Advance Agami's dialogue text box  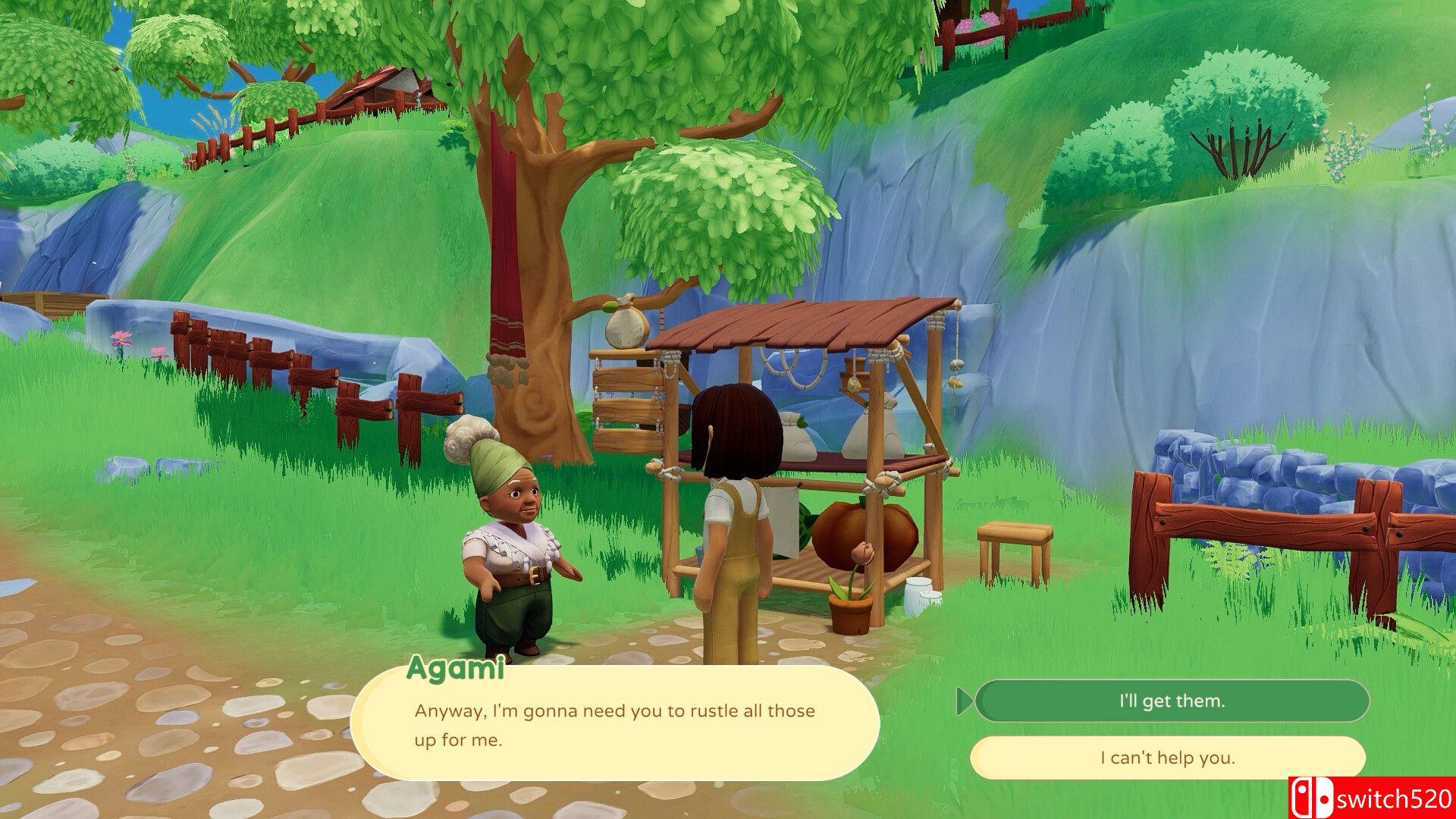[x=614, y=724]
